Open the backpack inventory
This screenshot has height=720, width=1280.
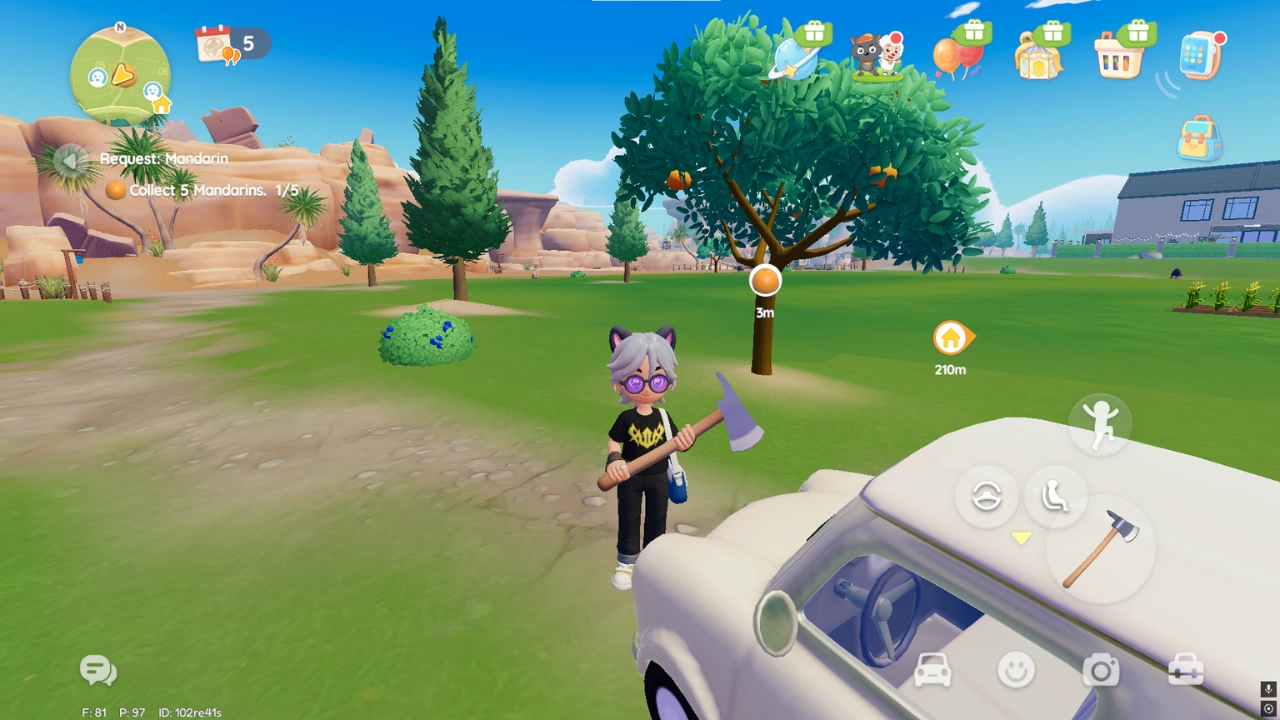pos(1199,139)
